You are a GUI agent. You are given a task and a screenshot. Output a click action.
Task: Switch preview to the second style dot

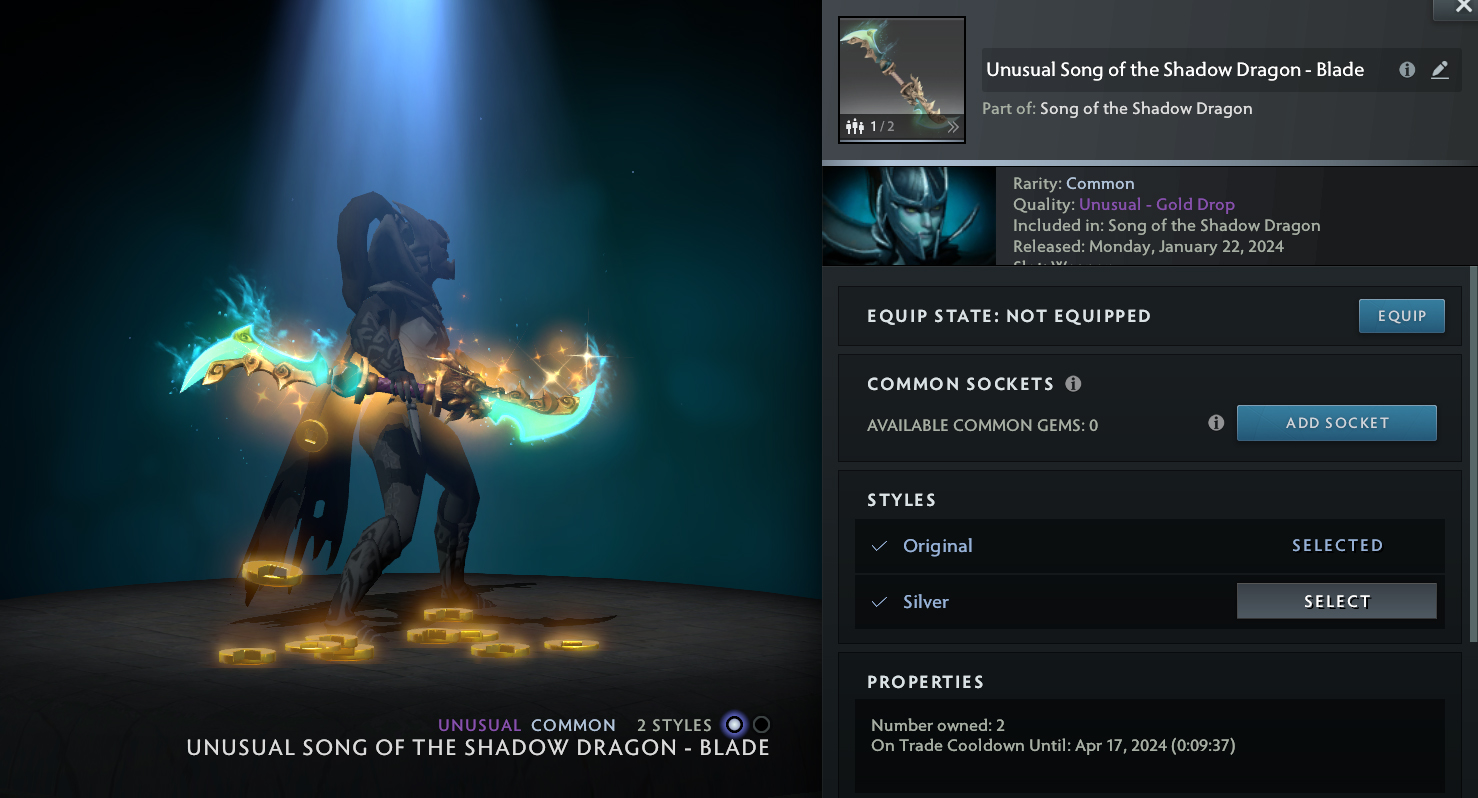click(x=762, y=725)
